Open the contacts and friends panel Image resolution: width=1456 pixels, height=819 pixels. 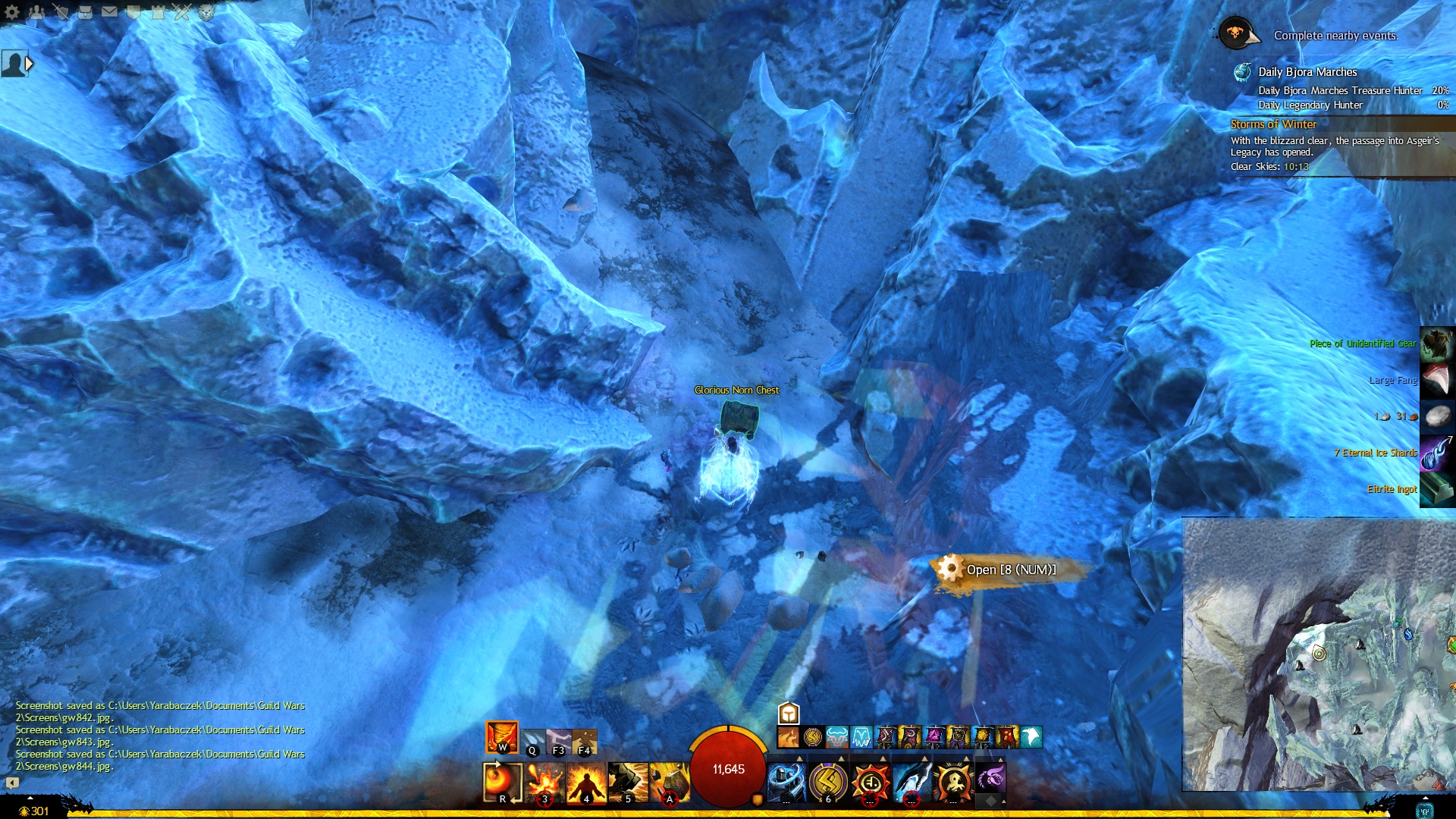click(36, 11)
